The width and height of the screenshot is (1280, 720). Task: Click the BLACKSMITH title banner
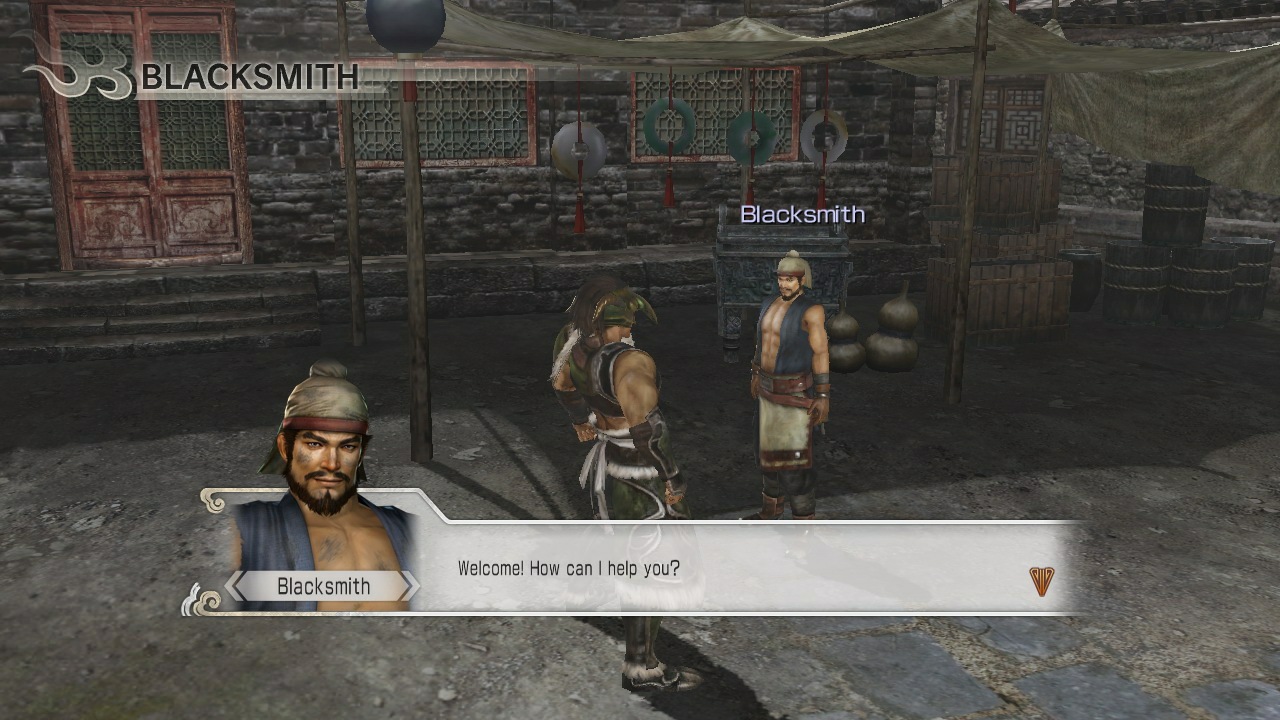click(x=250, y=77)
